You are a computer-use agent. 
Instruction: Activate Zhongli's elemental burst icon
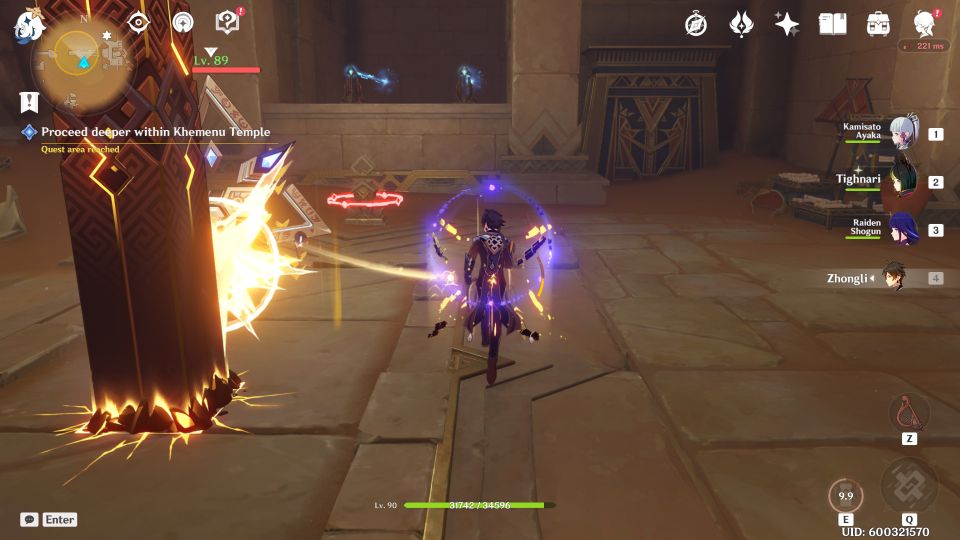click(908, 485)
